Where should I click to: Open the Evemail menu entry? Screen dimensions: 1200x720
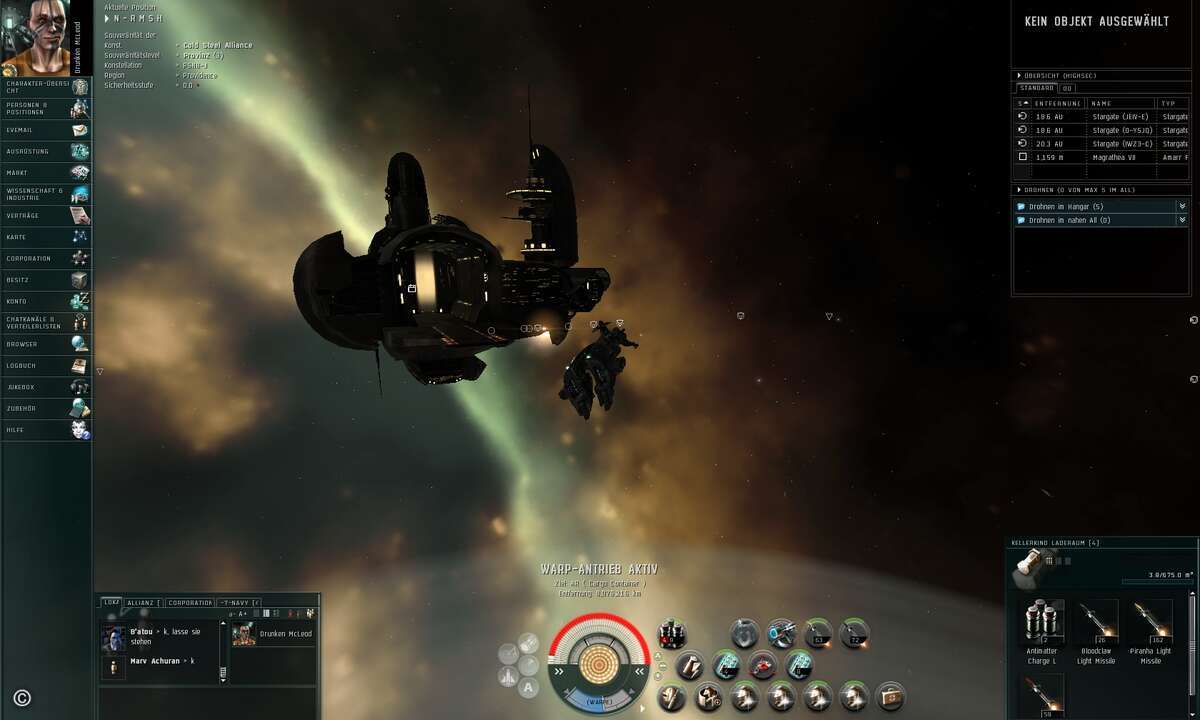click(x=45, y=130)
